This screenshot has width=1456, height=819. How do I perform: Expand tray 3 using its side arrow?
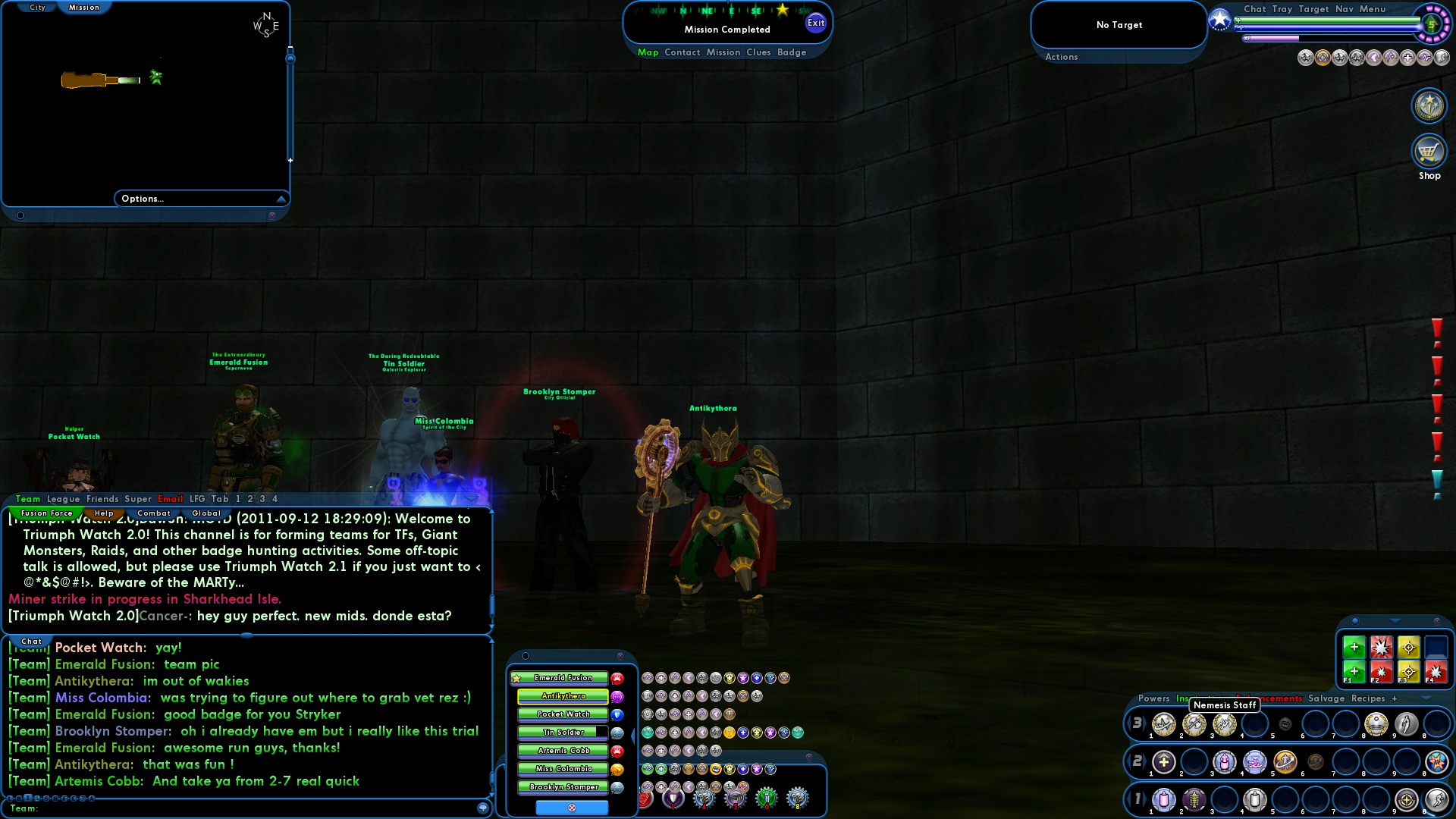point(1146,724)
